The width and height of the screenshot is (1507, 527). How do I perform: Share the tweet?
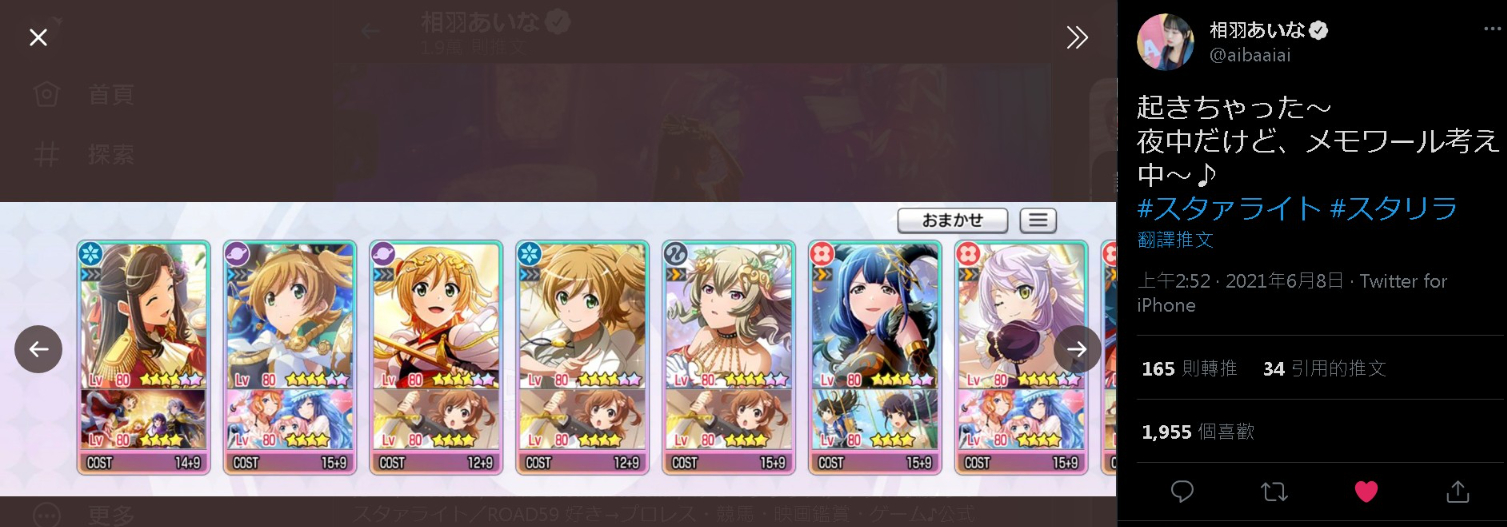pyautogui.click(x=1457, y=491)
